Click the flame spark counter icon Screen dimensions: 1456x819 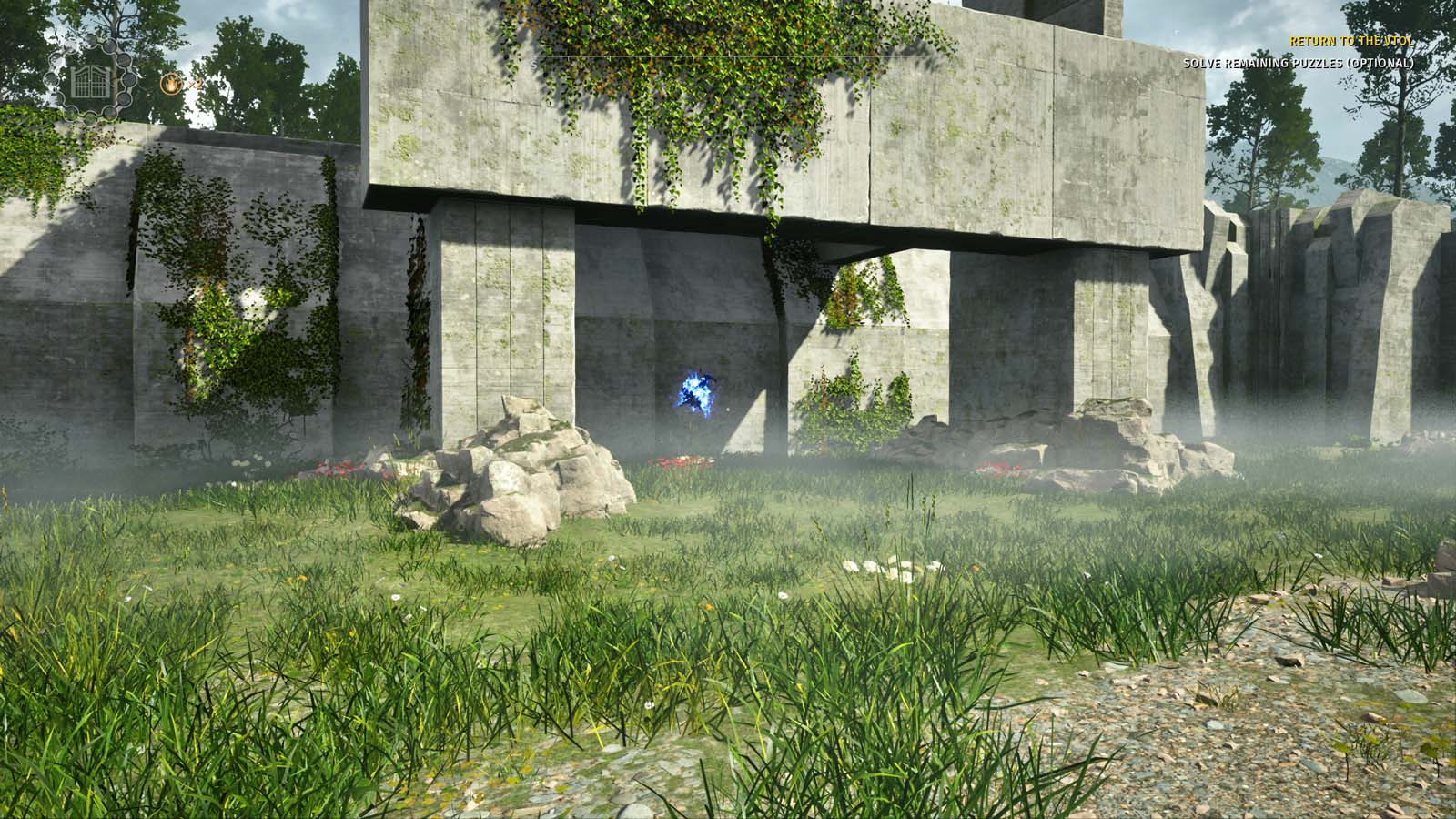tap(171, 83)
